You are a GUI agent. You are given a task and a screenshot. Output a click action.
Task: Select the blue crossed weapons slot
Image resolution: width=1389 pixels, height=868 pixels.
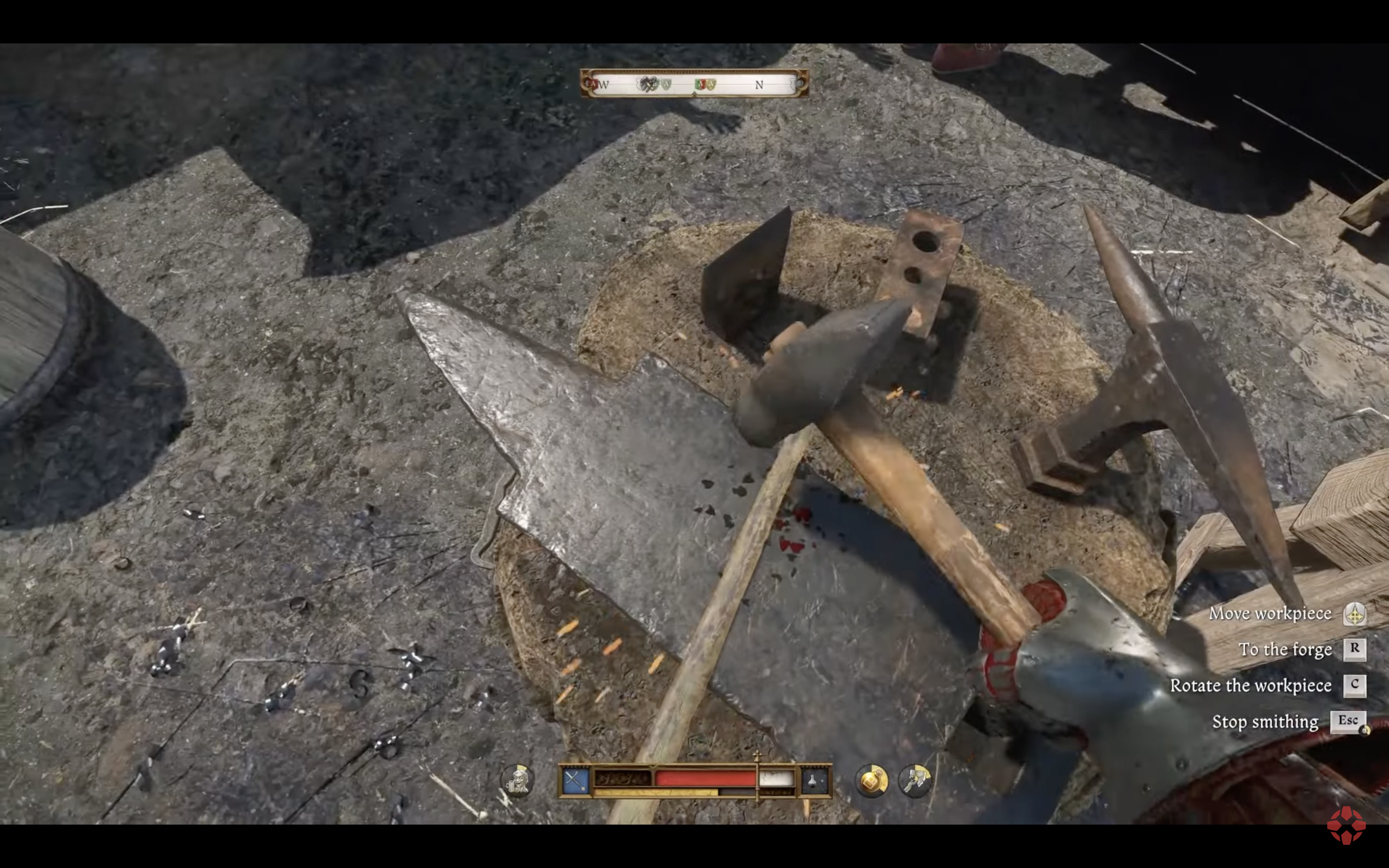click(x=574, y=780)
